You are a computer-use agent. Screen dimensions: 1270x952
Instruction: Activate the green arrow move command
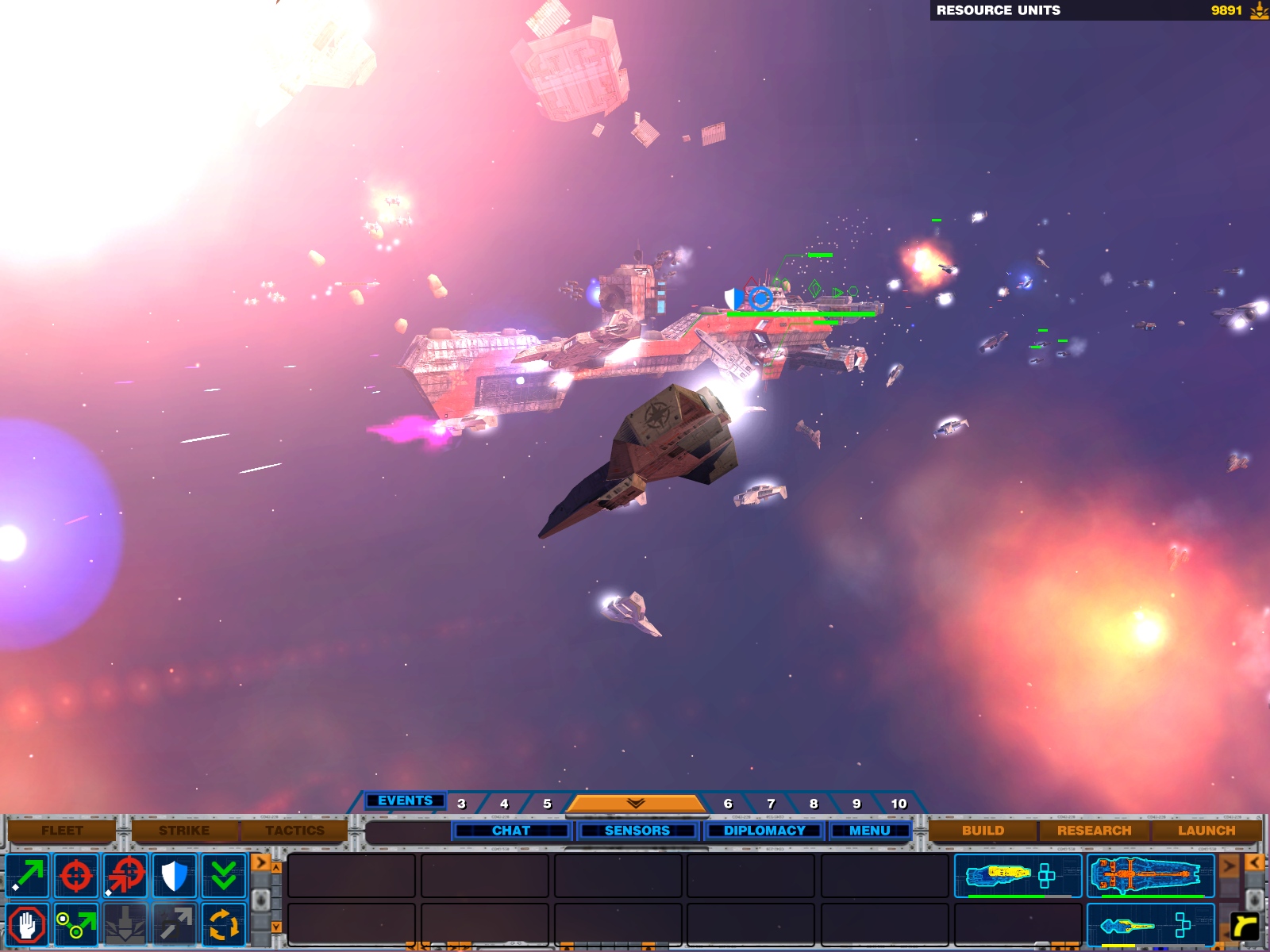[x=28, y=876]
